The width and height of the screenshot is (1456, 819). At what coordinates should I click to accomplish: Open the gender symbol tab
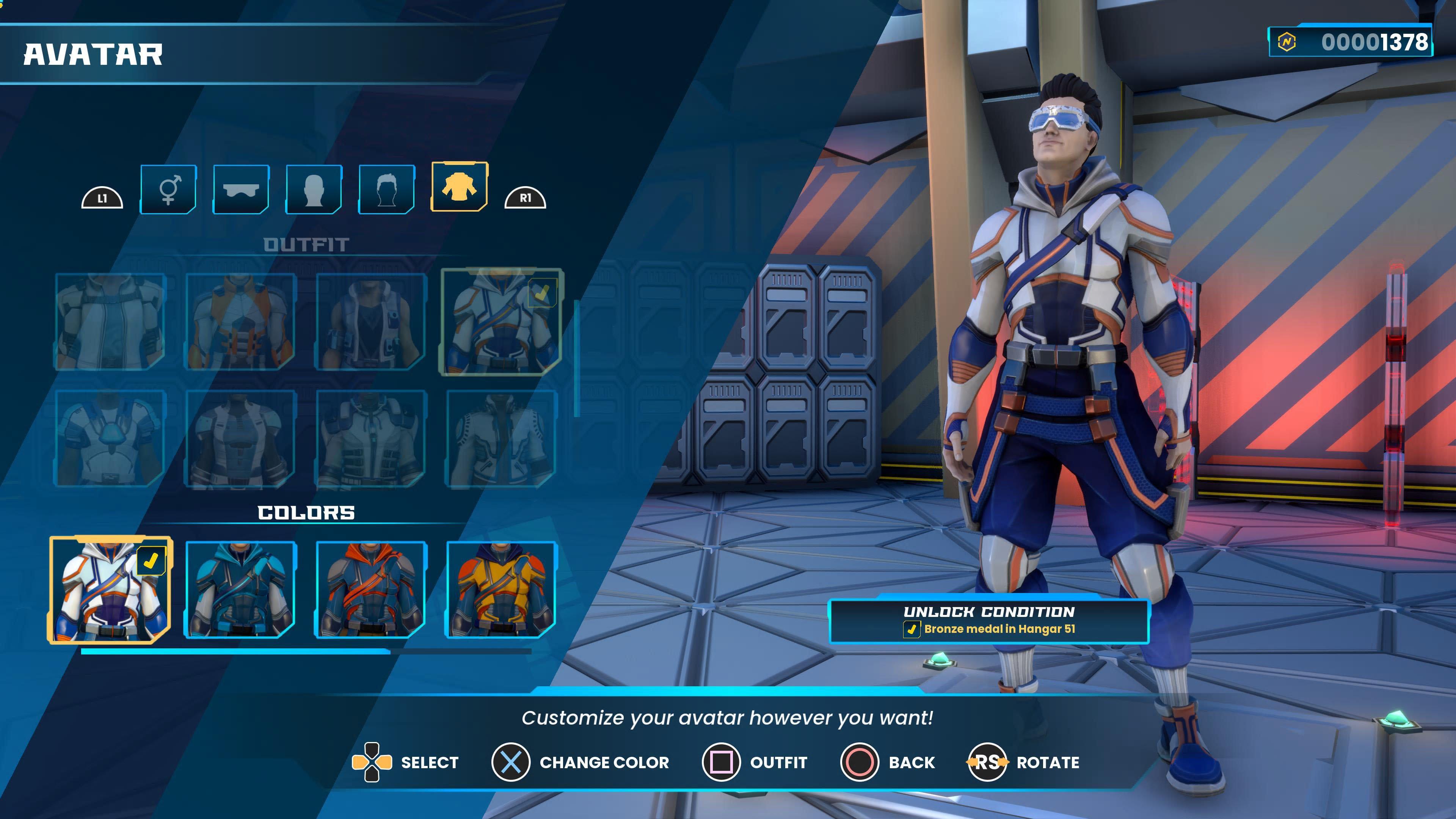168,189
